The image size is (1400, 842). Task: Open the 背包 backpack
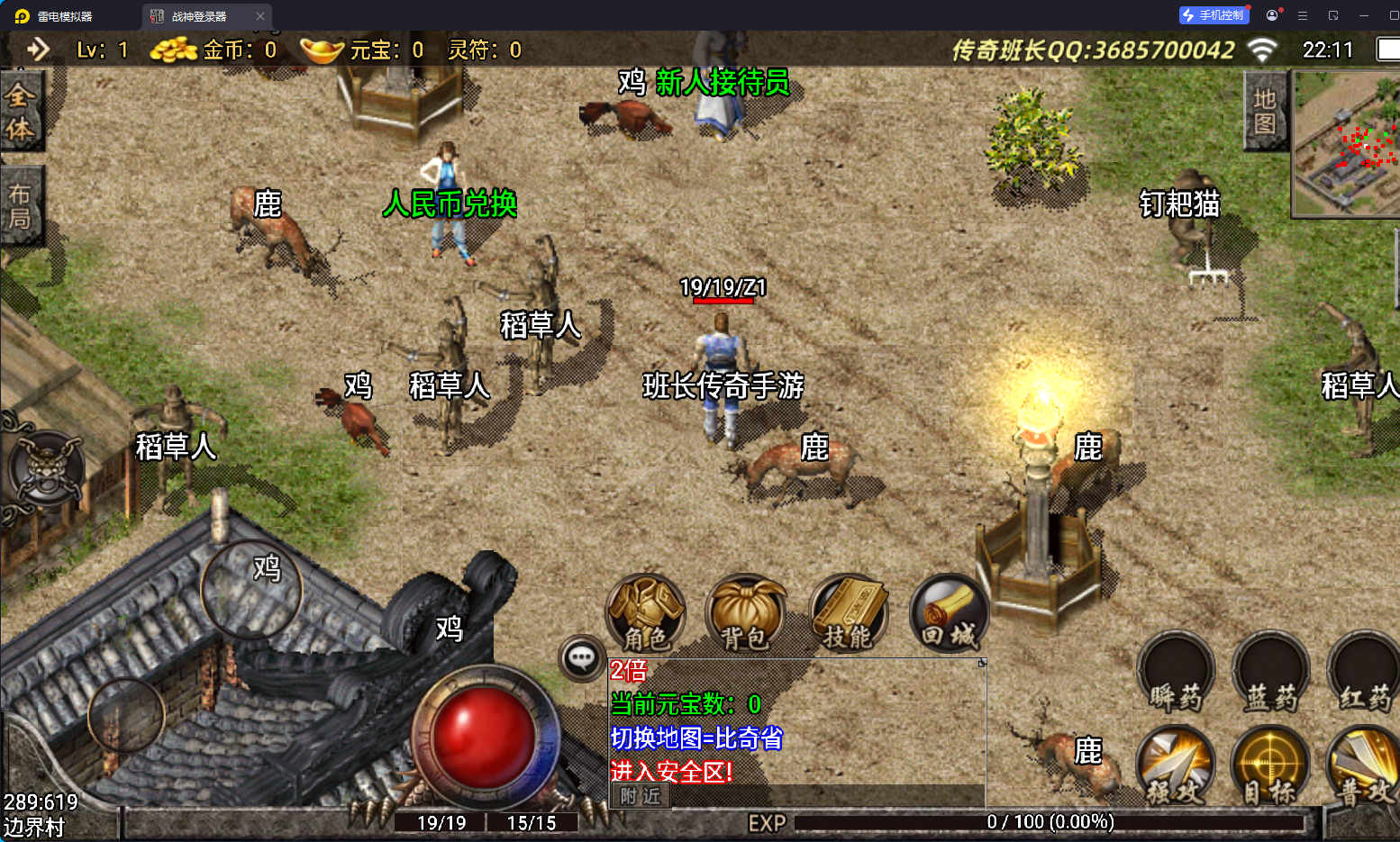click(x=746, y=614)
